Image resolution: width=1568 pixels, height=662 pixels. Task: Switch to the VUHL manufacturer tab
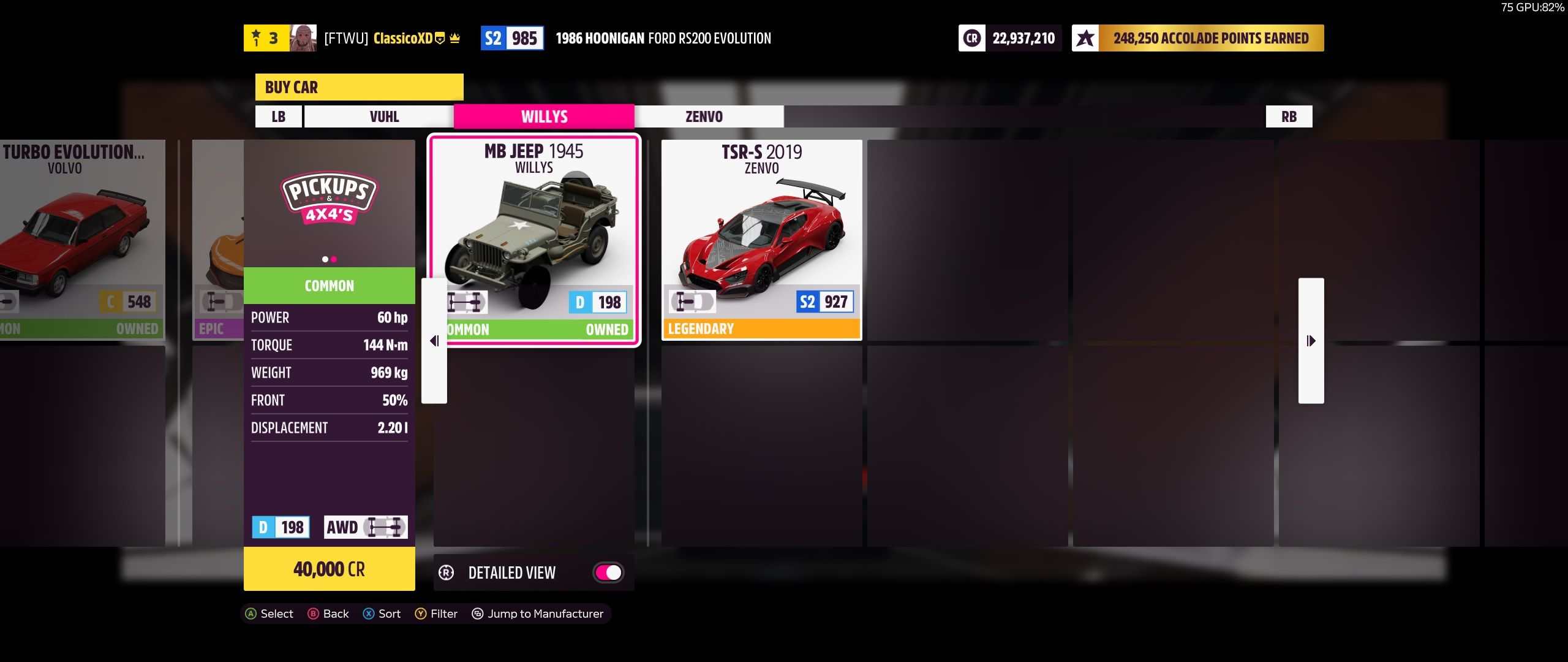[384, 116]
